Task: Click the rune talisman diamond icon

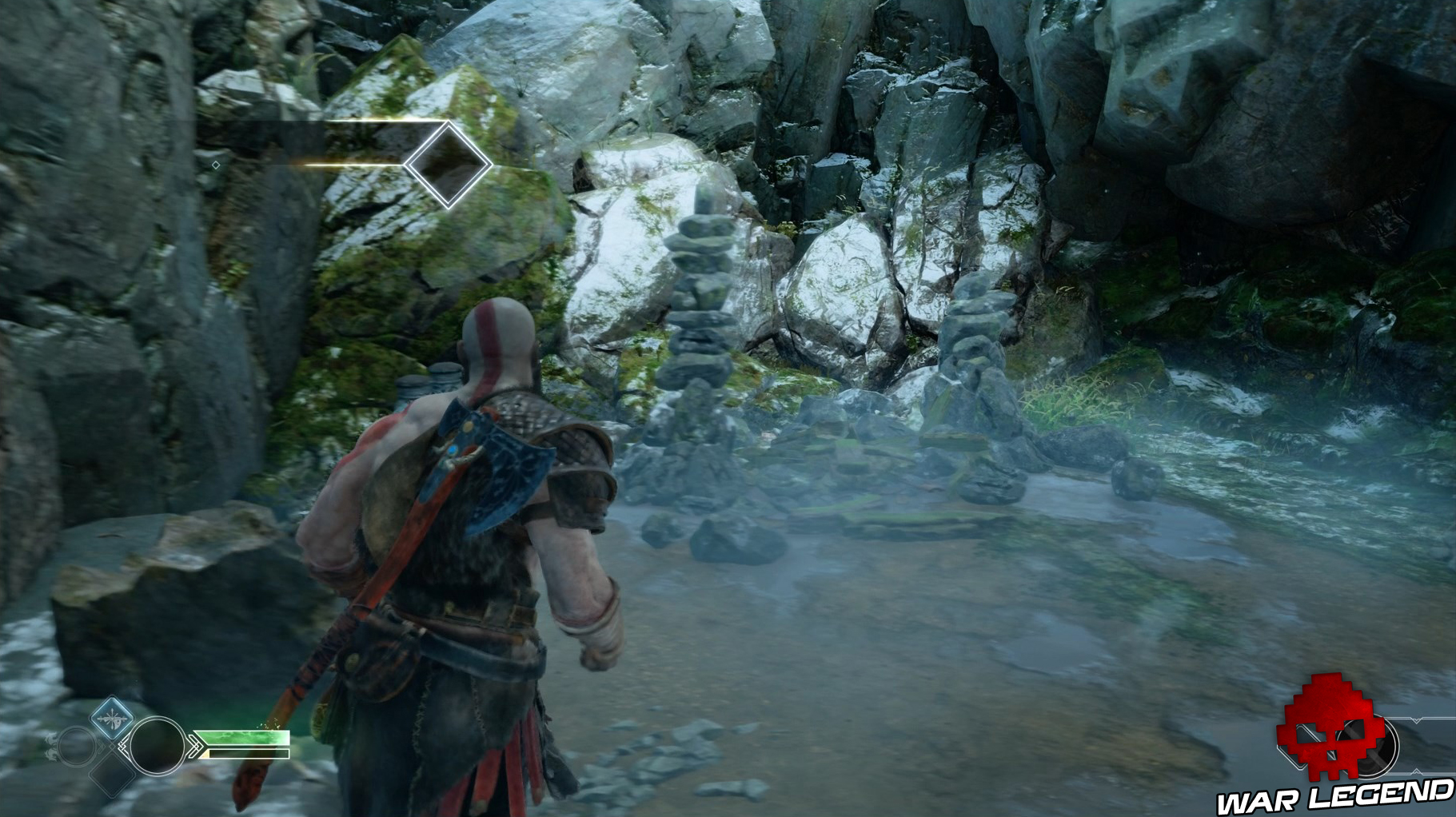Action: pyautogui.click(x=112, y=718)
